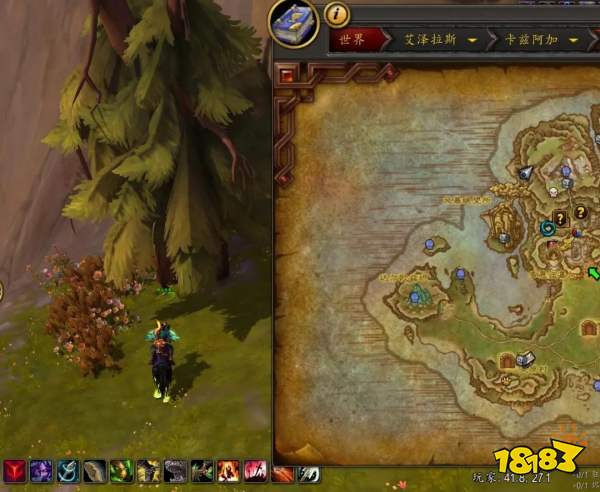Click the skull marker on the map
This screenshot has width=600, height=492.
click(x=549, y=190)
